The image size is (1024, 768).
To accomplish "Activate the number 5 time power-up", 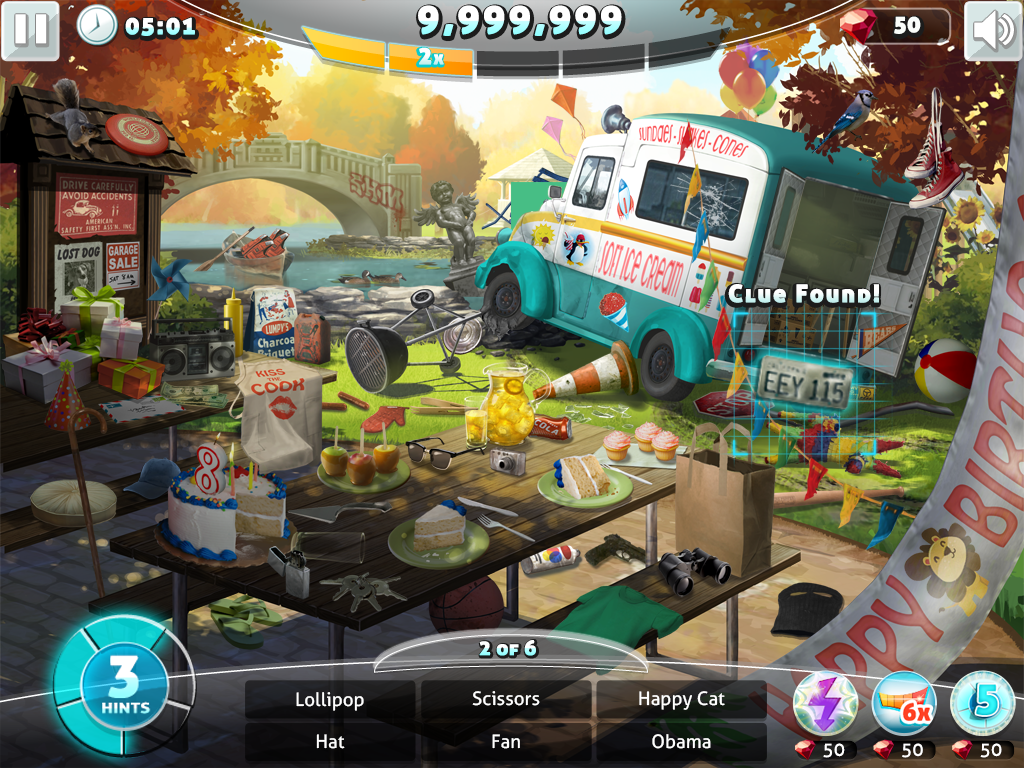I will [982, 704].
